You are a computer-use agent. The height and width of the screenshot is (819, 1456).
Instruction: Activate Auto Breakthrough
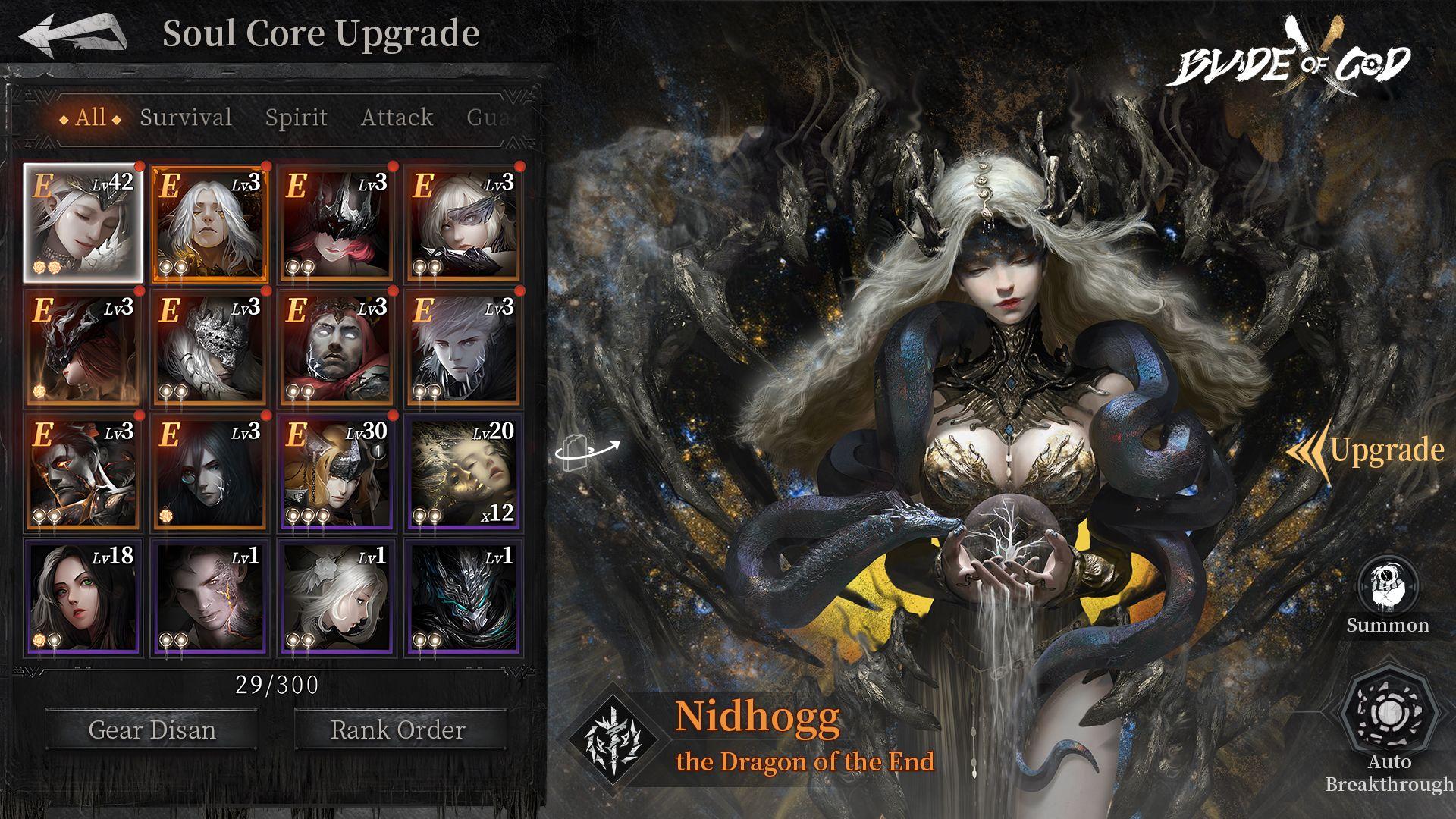coord(1389,728)
